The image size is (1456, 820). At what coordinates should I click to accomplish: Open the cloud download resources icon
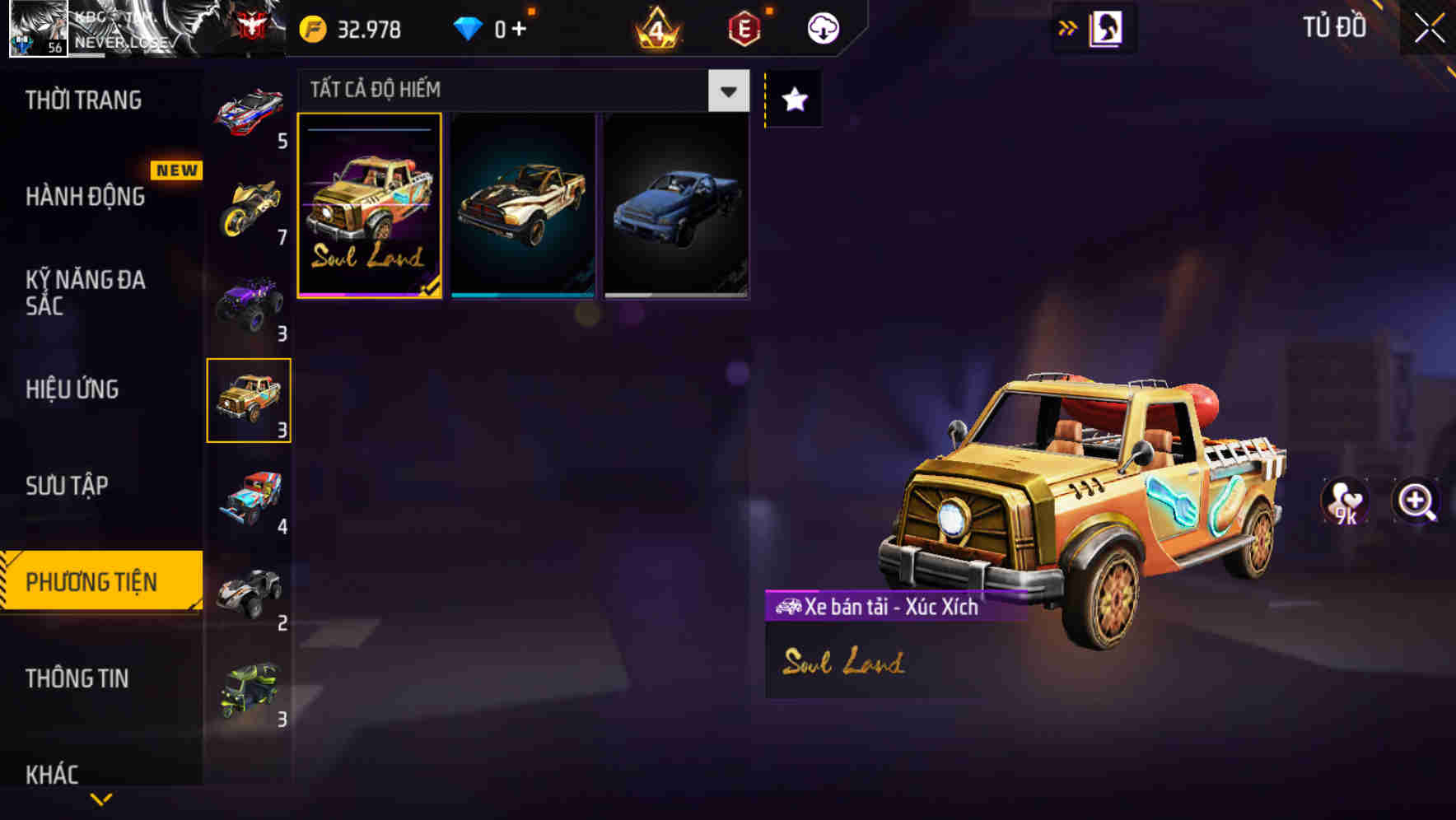(821, 27)
